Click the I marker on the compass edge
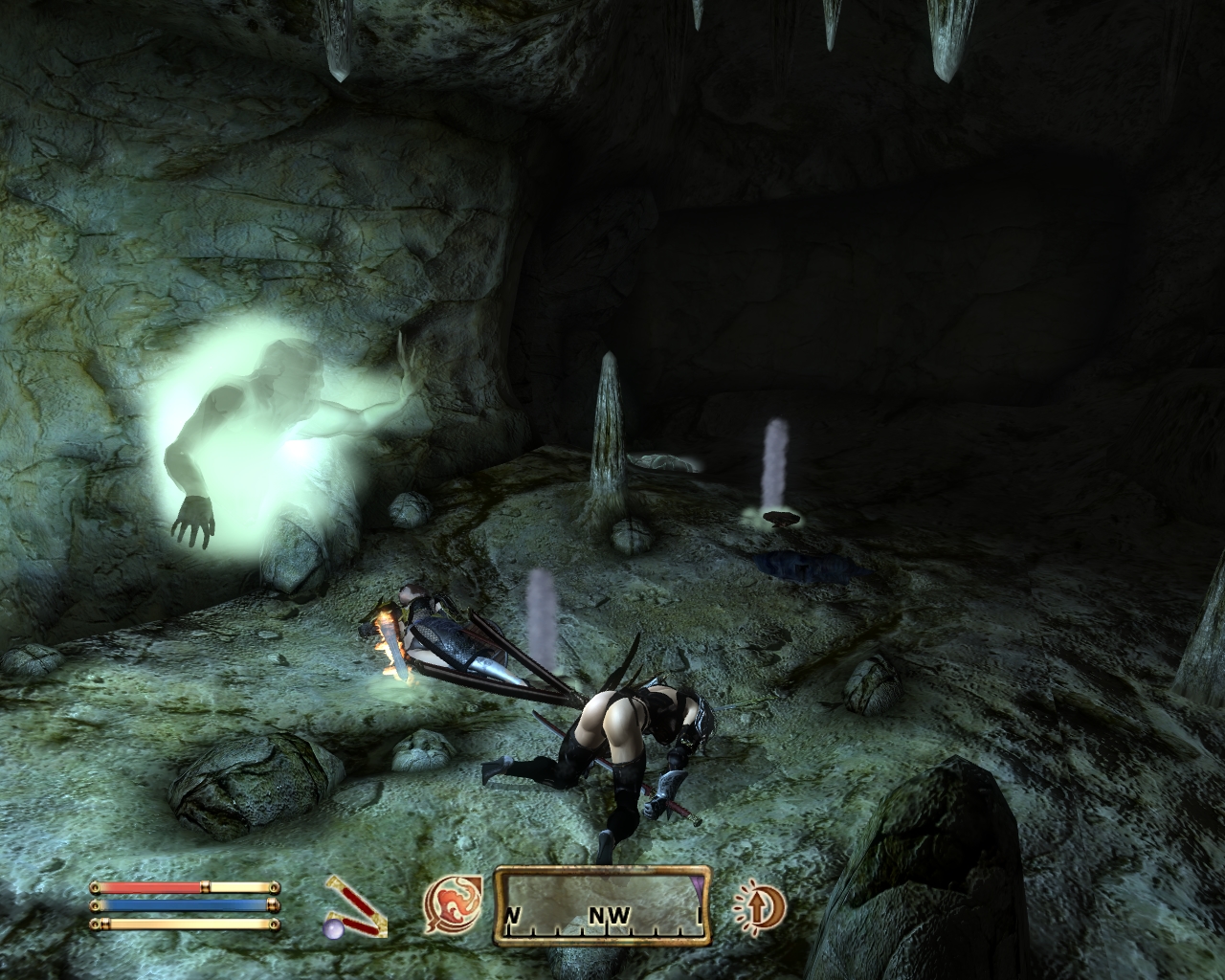 (x=698, y=916)
